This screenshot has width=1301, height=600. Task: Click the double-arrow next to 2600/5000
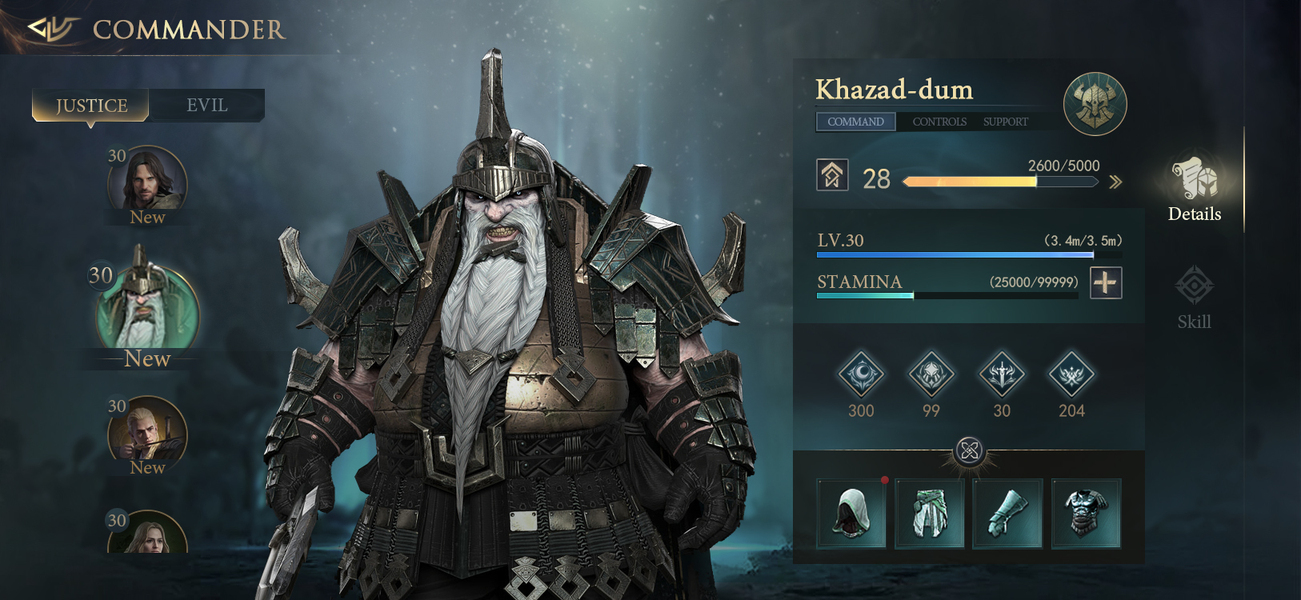point(1115,182)
